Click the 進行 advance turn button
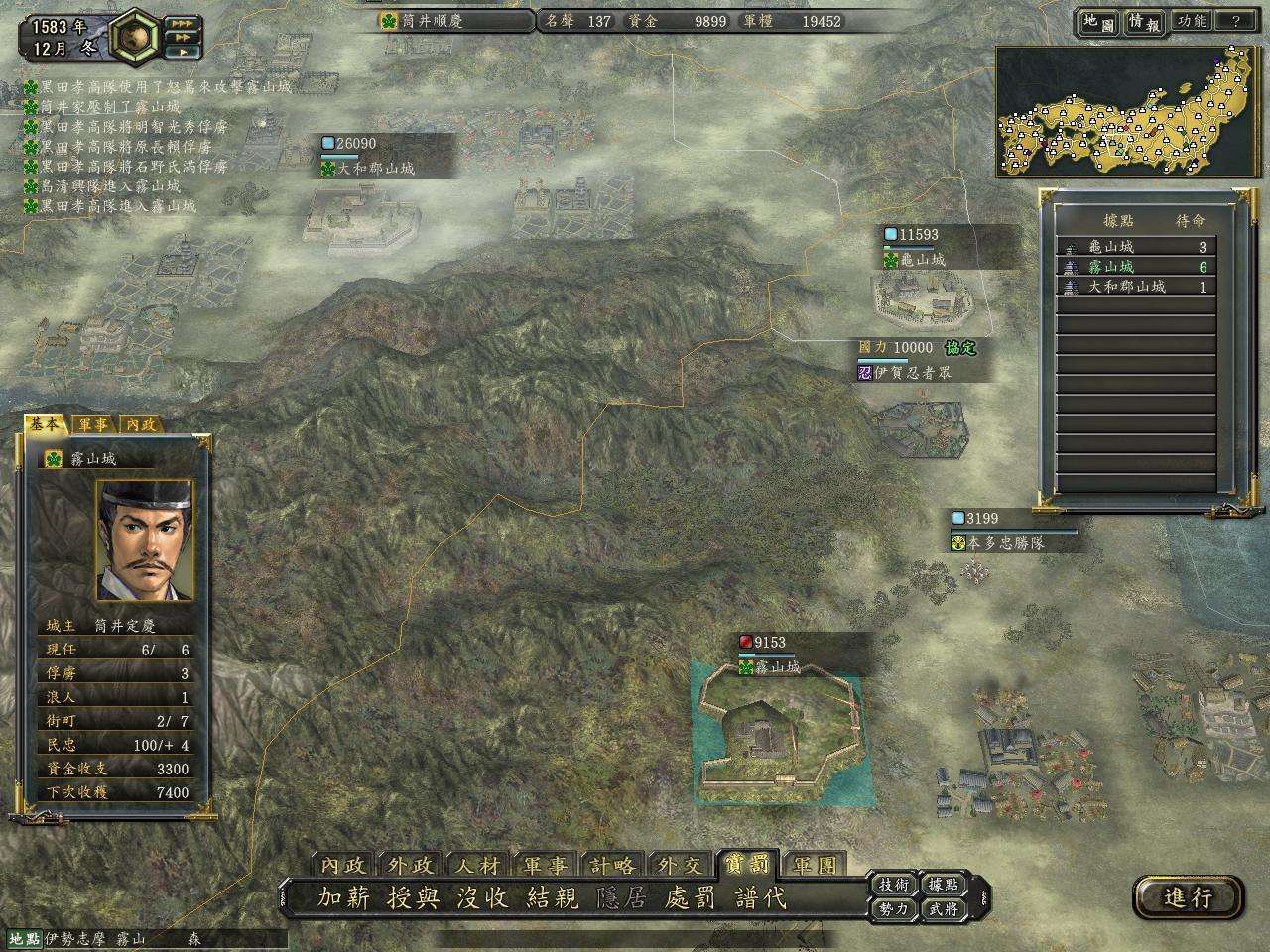 pos(1188,897)
